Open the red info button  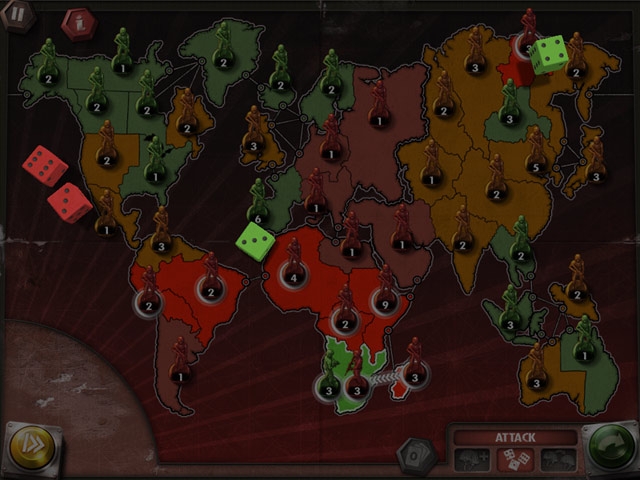[x=77, y=22]
